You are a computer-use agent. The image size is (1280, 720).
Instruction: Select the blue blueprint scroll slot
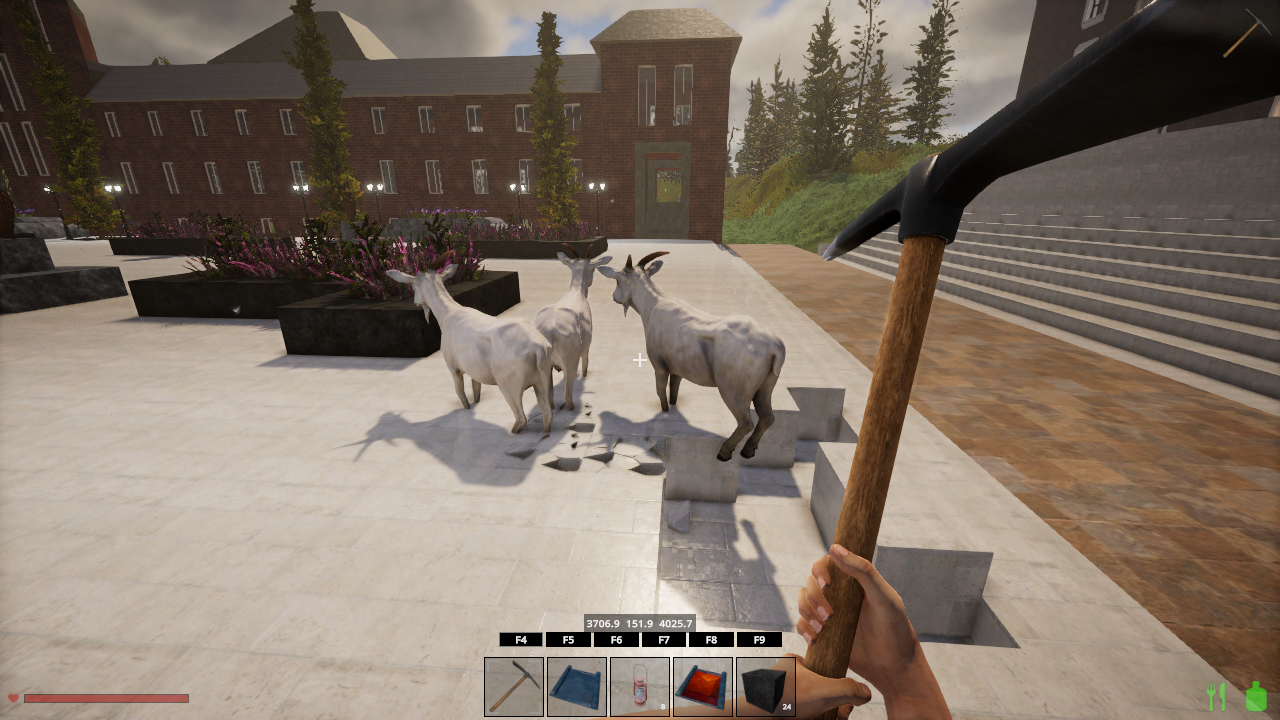tap(577, 686)
